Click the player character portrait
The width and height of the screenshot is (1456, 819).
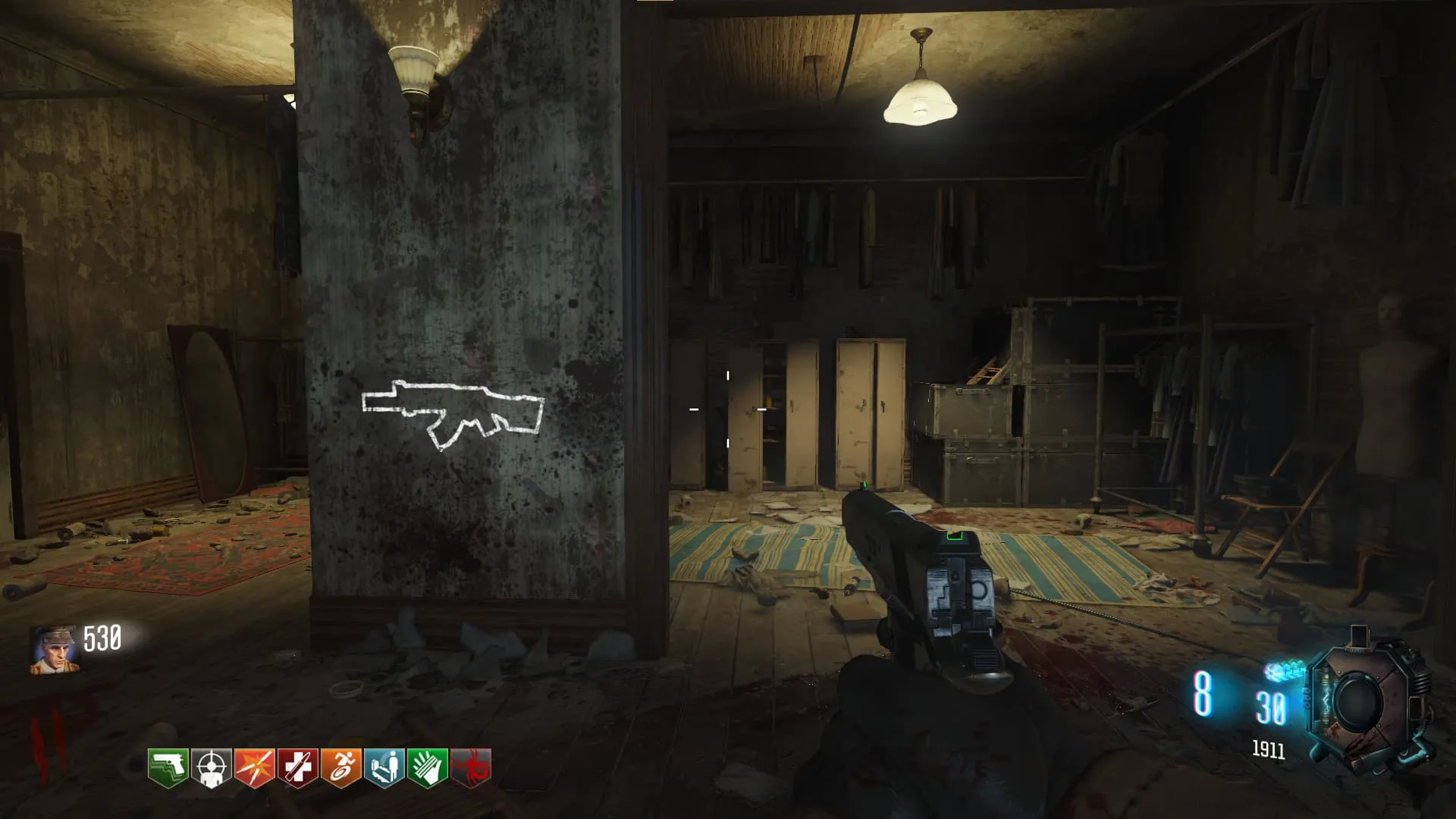click(54, 651)
